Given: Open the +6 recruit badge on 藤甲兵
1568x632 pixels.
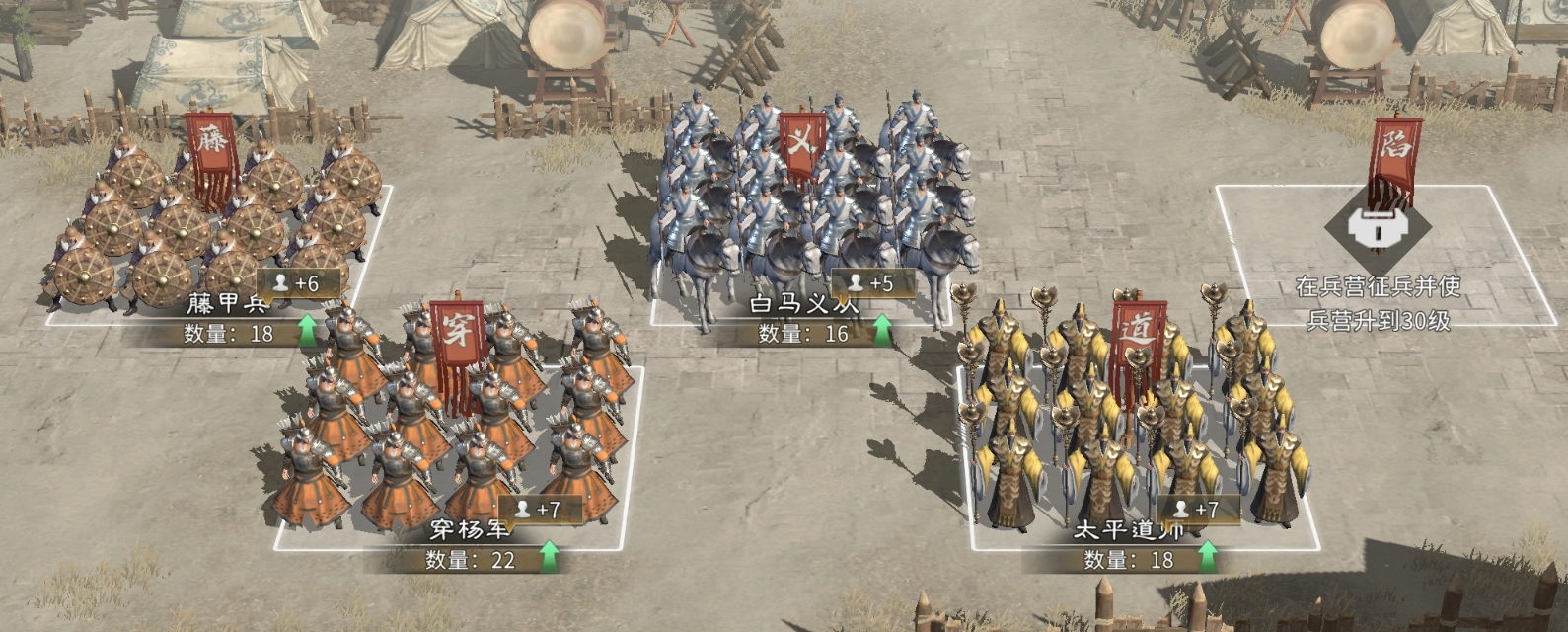Looking at the screenshot, I should [x=298, y=283].
